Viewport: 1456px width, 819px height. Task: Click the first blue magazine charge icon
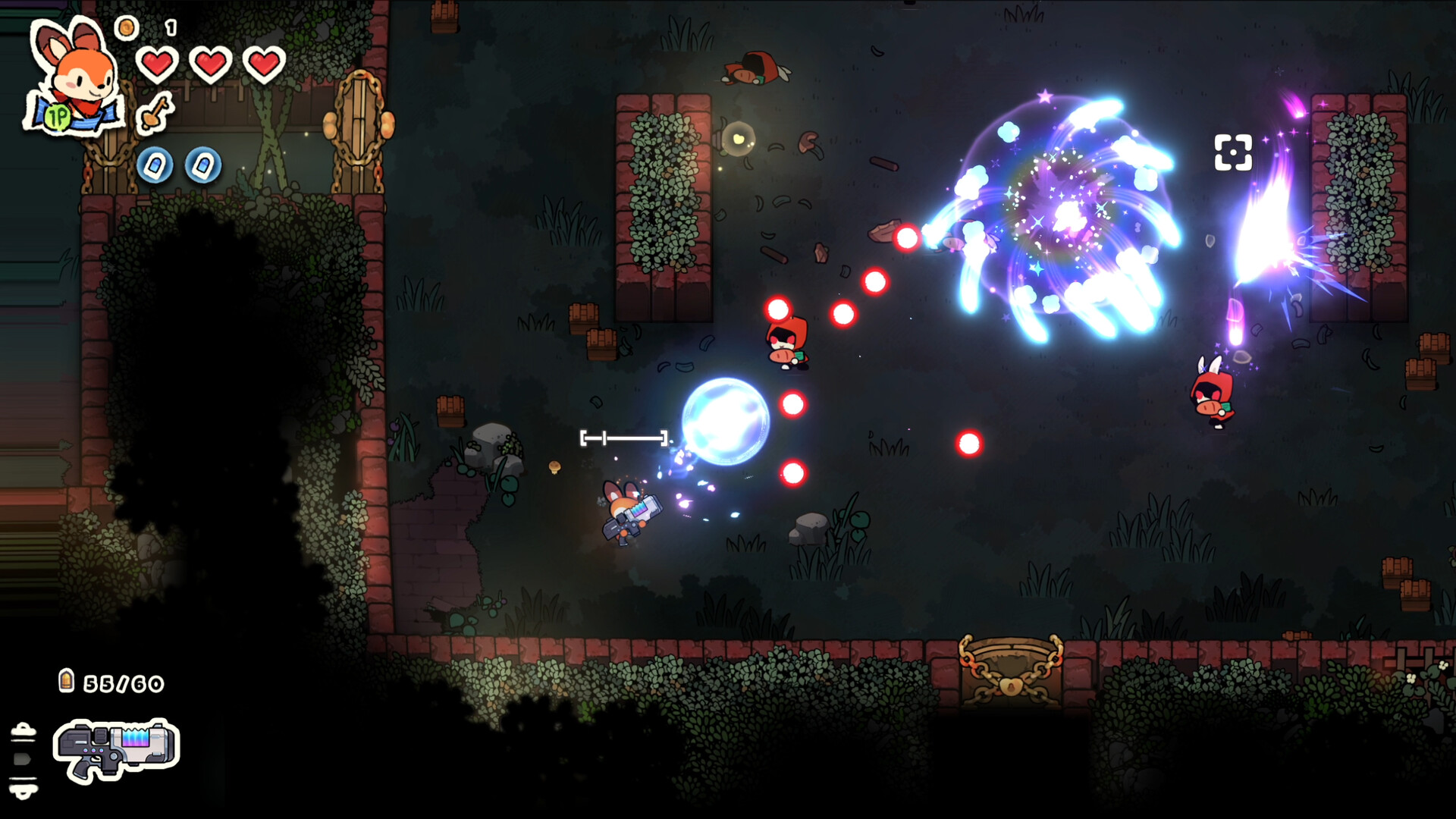155,165
